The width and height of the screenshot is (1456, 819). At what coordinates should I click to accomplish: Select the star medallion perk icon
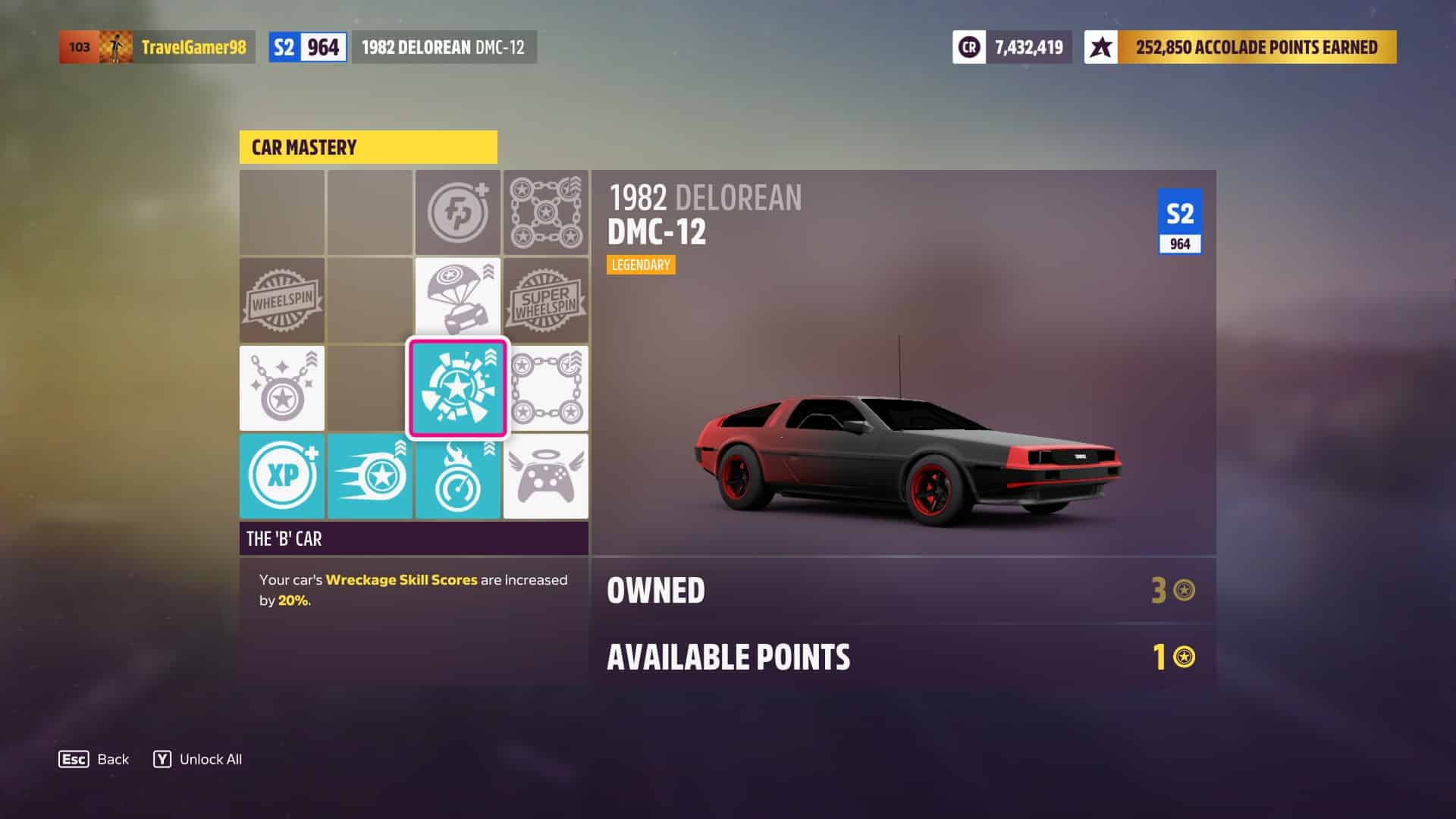[281, 388]
